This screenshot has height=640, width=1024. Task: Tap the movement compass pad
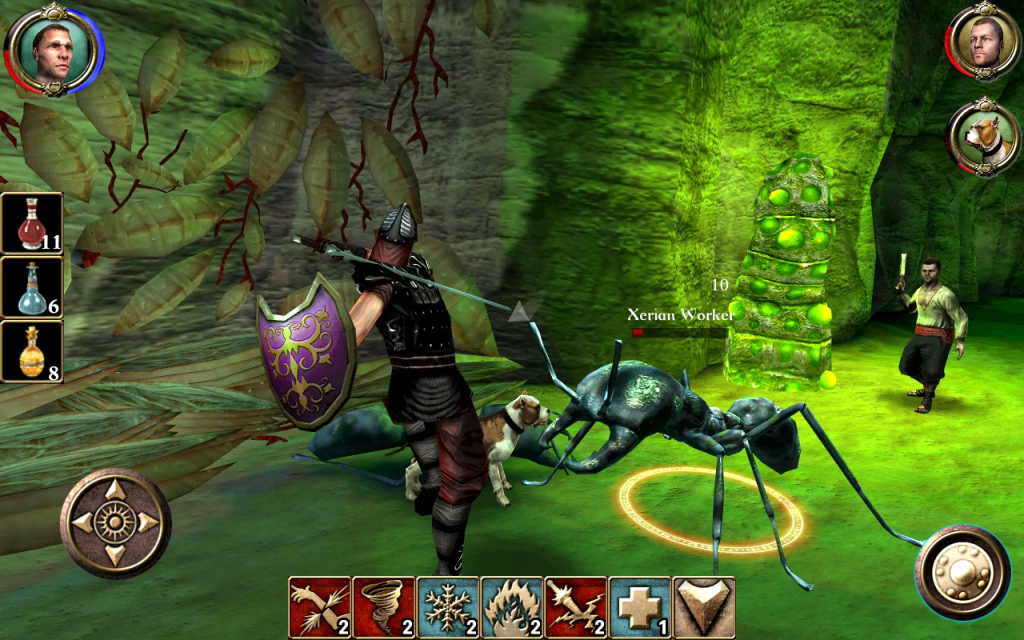click(x=115, y=522)
